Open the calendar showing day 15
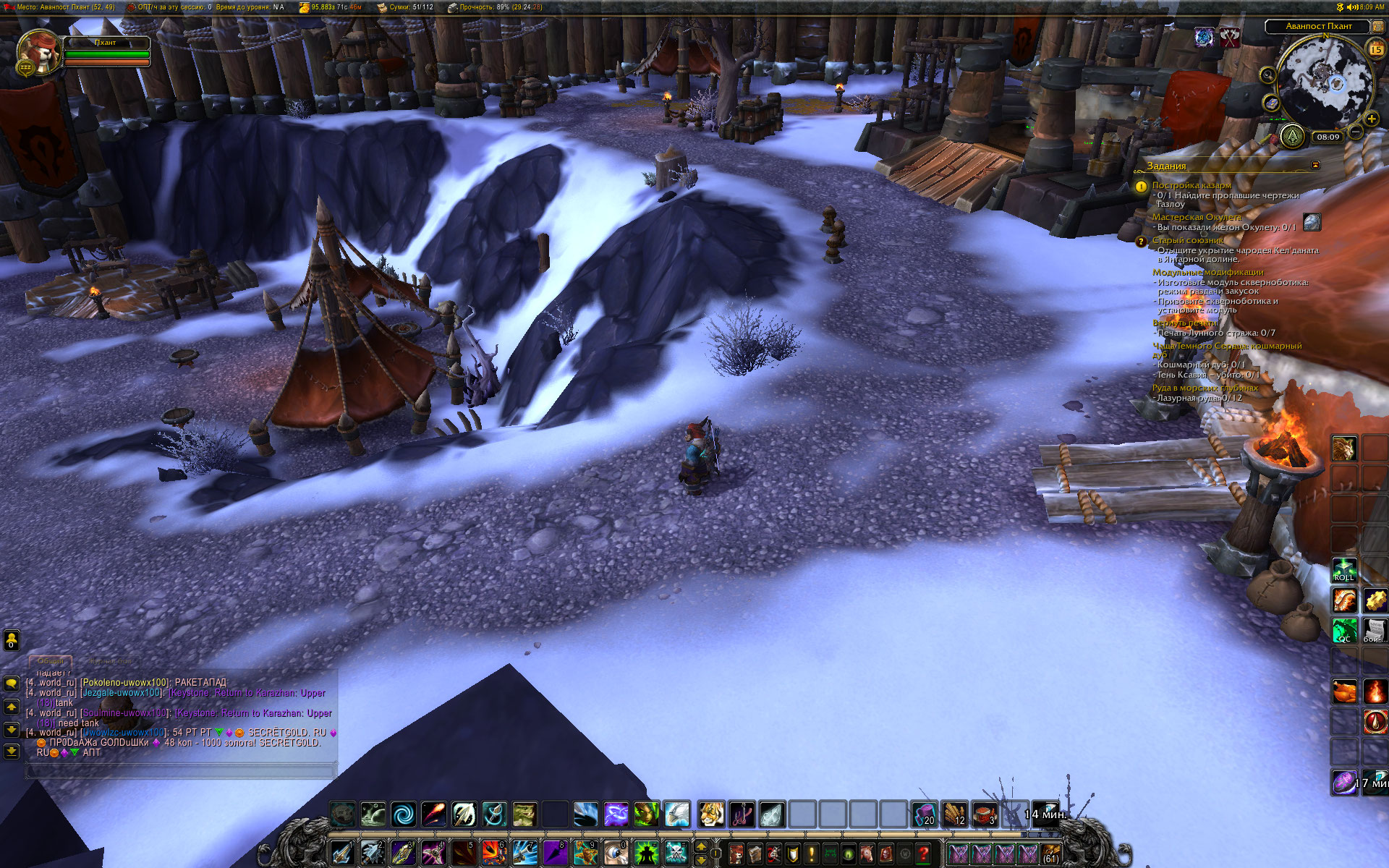This screenshot has width=1389, height=868. (x=1375, y=49)
